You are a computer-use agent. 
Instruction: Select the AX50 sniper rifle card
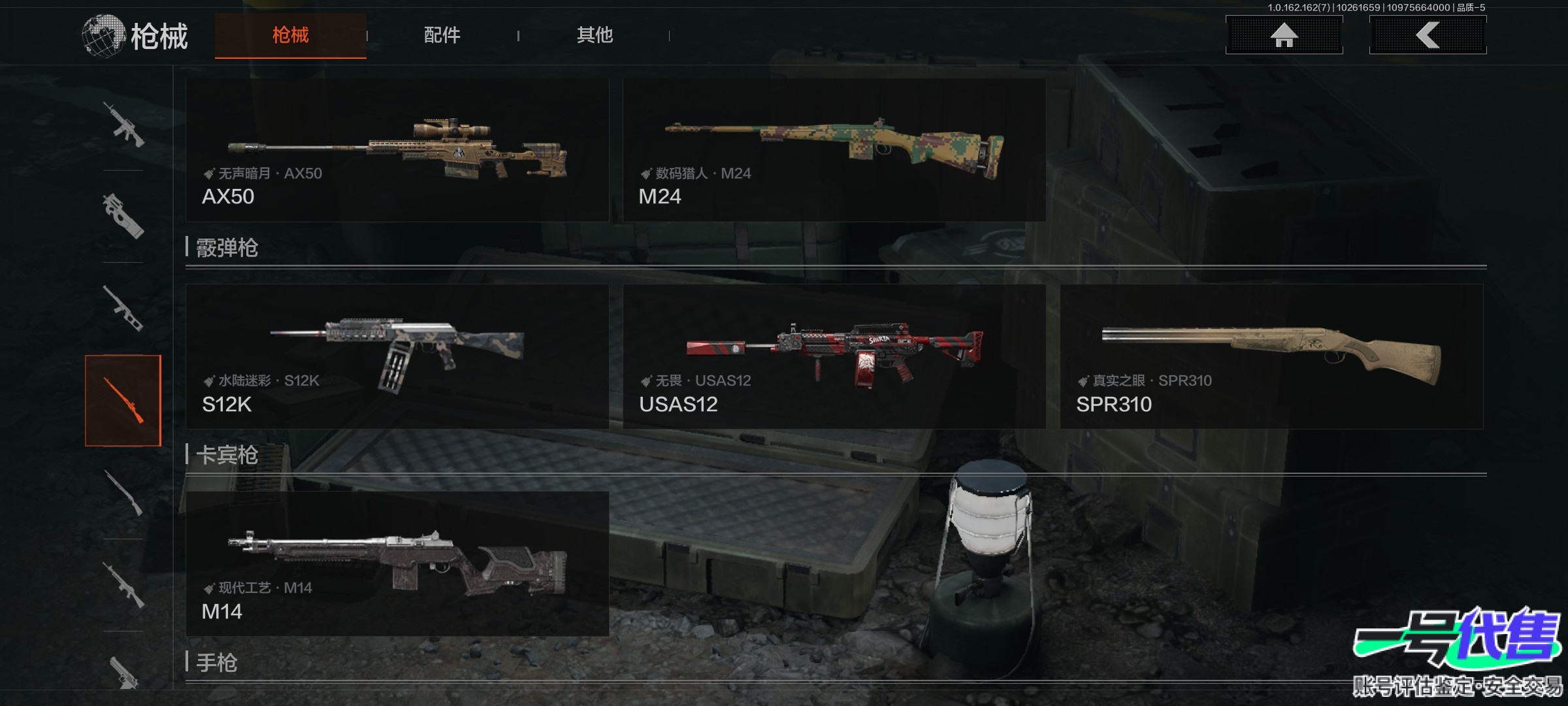pyautogui.click(x=397, y=150)
